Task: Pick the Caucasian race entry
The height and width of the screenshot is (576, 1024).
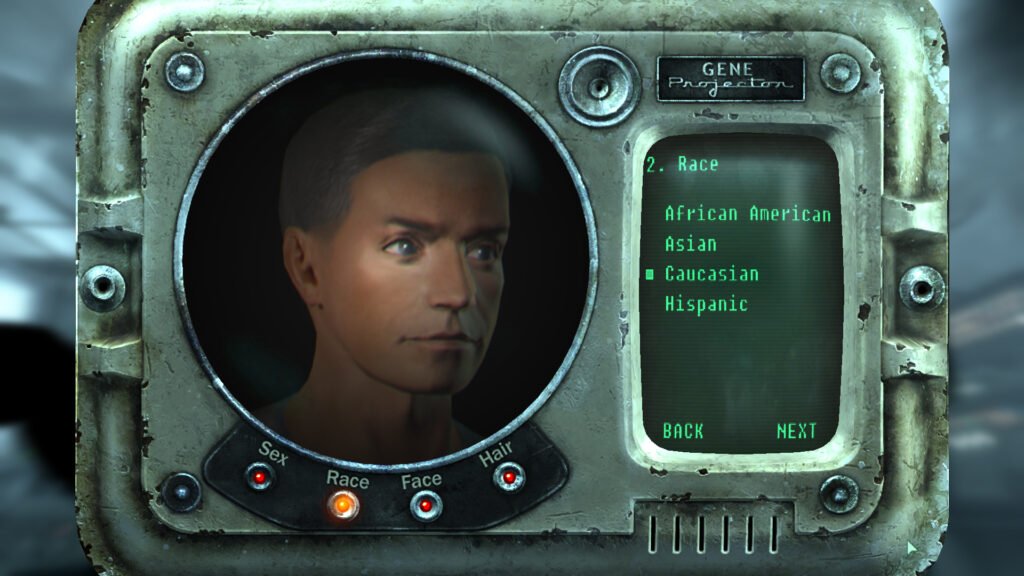Action: click(x=711, y=274)
